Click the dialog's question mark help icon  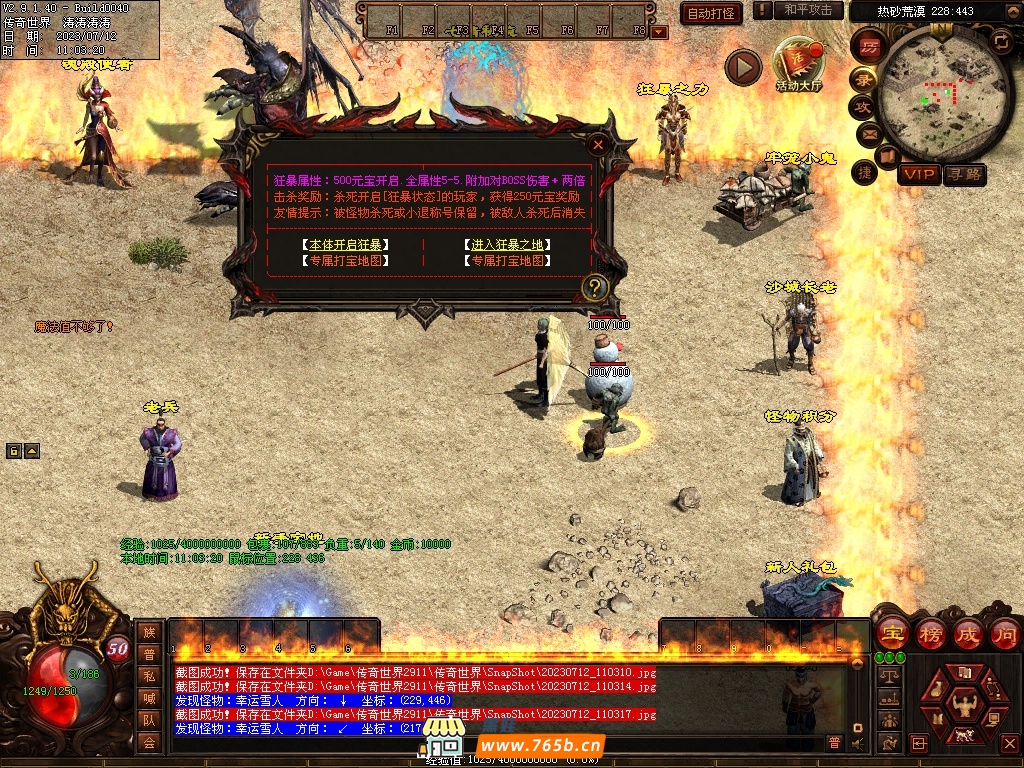click(x=595, y=288)
